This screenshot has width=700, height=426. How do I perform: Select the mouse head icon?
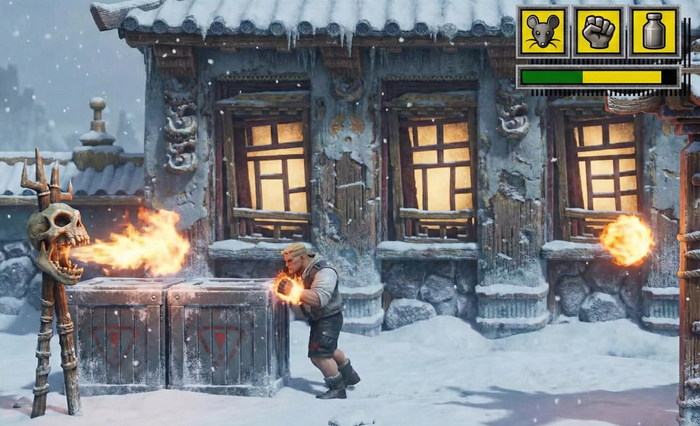[542, 32]
